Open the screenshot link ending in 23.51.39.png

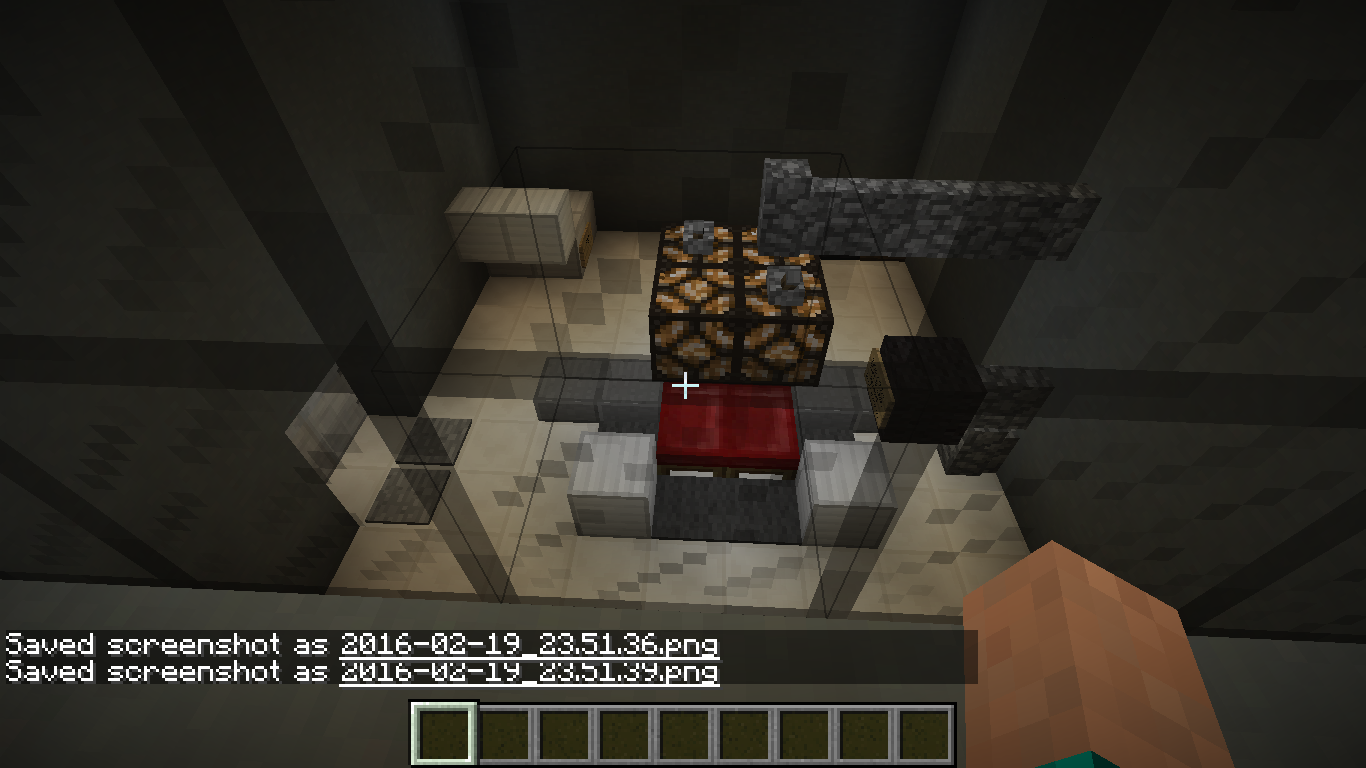529,671
